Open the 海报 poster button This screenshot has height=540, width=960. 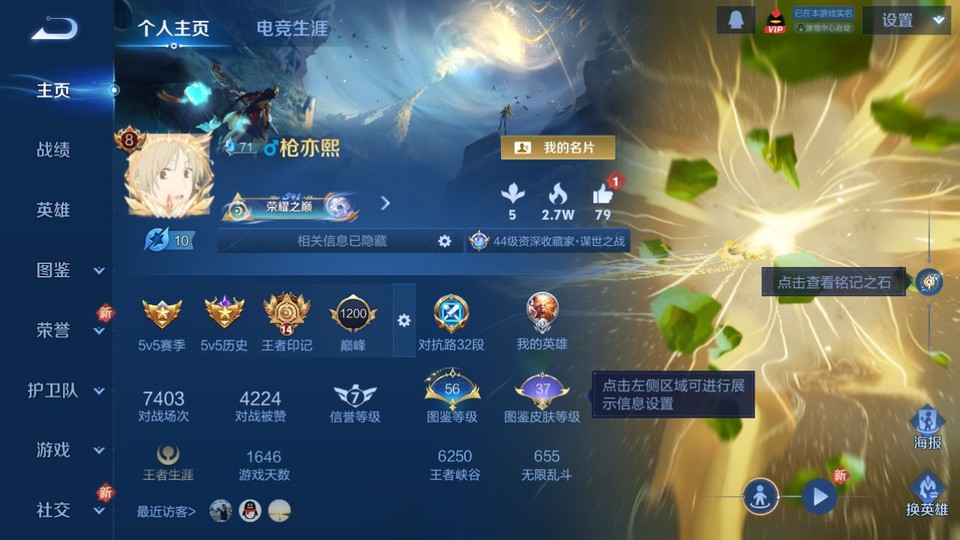click(x=927, y=427)
